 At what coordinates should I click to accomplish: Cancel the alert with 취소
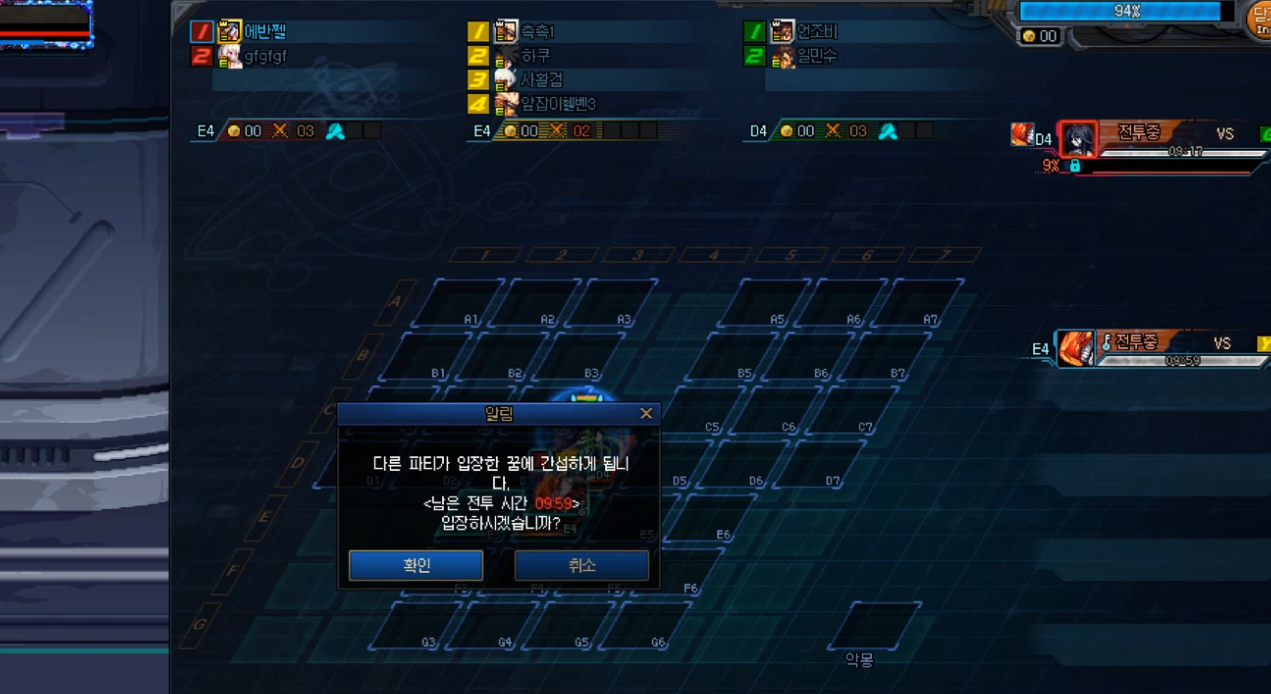pyautogui.click(x=581, y=565)
